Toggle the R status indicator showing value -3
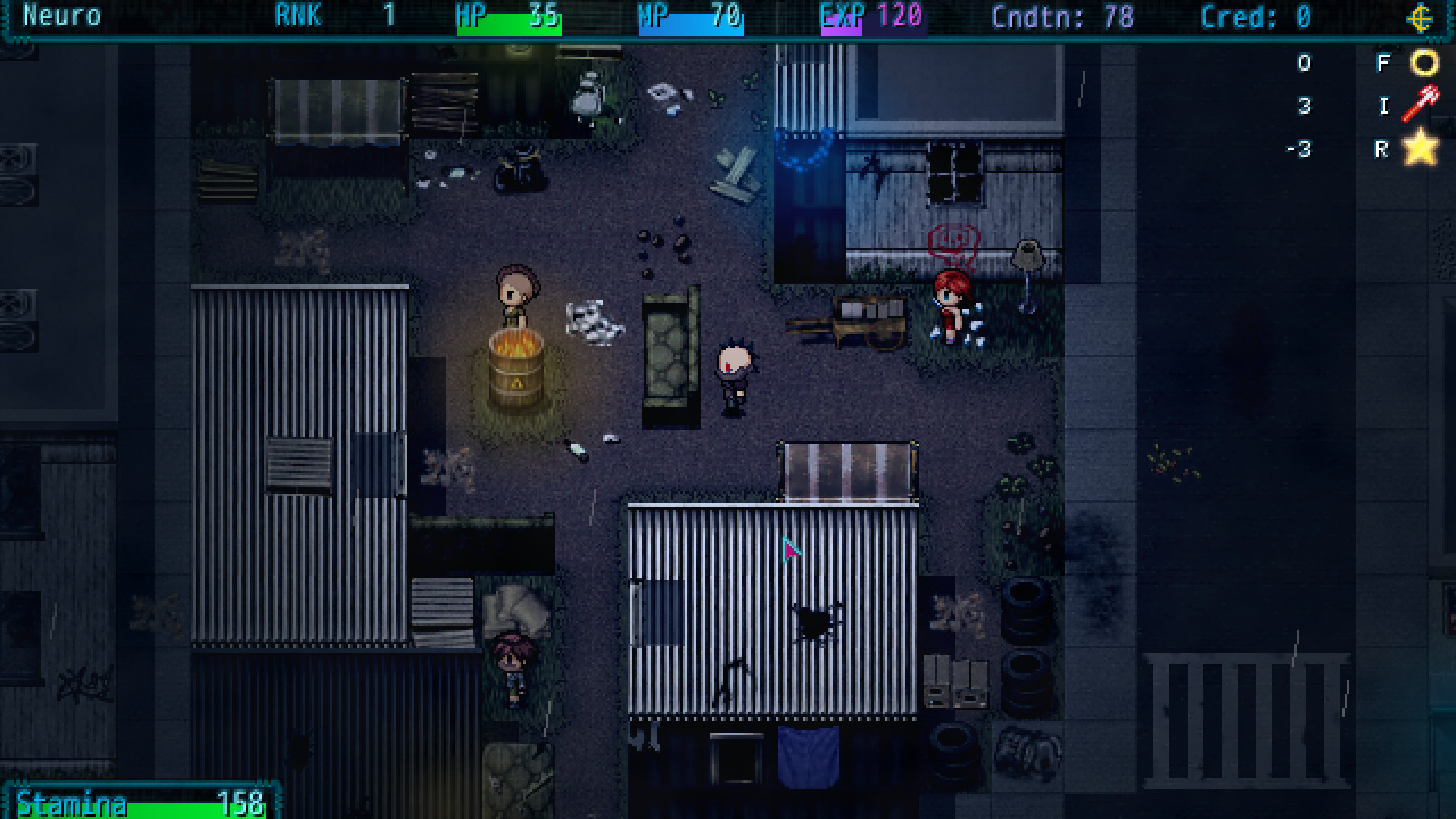This screenshot has height=819, width=1456. [1383, 150]
